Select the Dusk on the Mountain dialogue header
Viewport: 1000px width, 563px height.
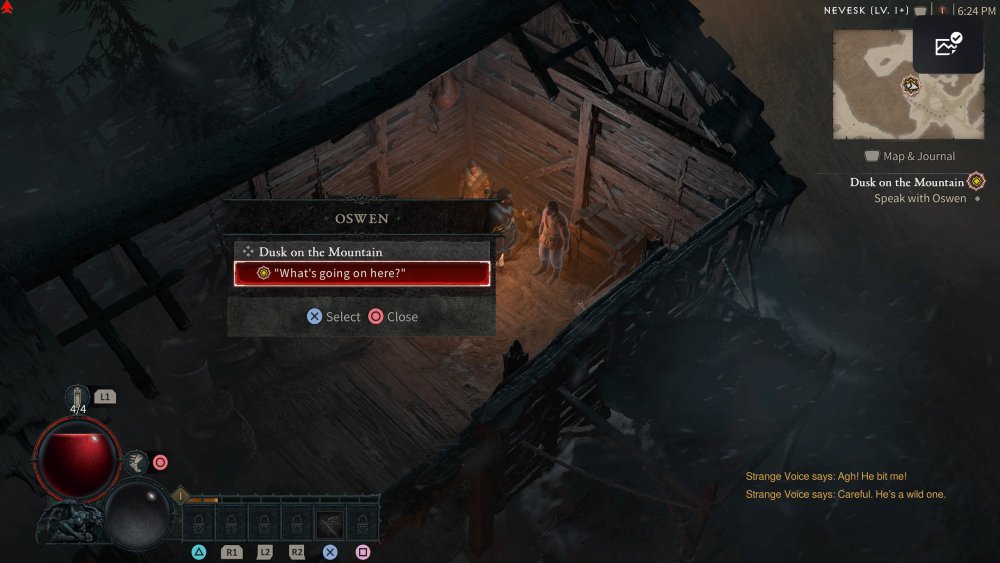[320, 252]
